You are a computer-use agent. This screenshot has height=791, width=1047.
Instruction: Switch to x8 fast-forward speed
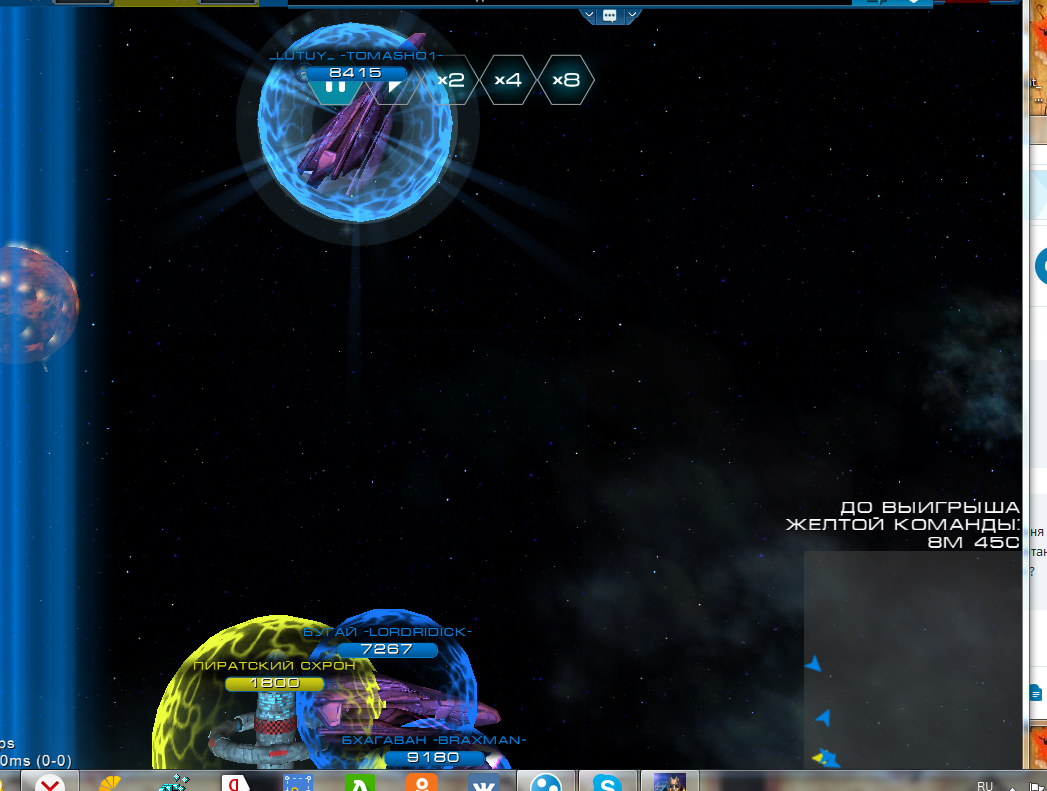coord(566,80)
